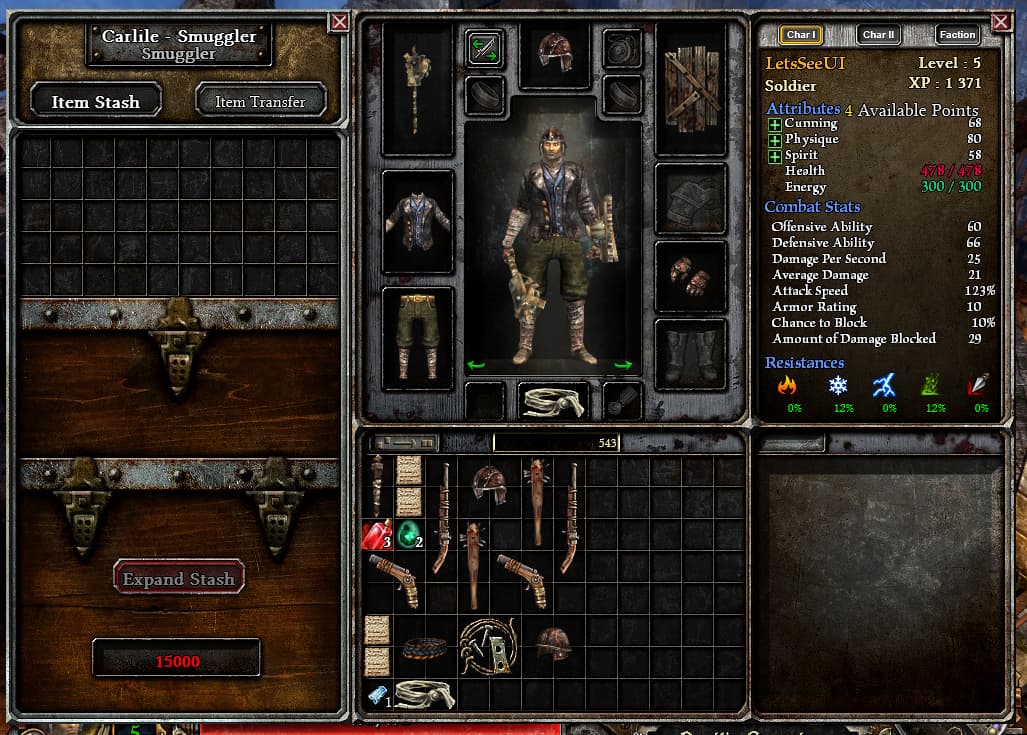Viewport: 1027px width, 735px height.
Task: Rotate character preview with right green arrow
Action: point(623,366)
